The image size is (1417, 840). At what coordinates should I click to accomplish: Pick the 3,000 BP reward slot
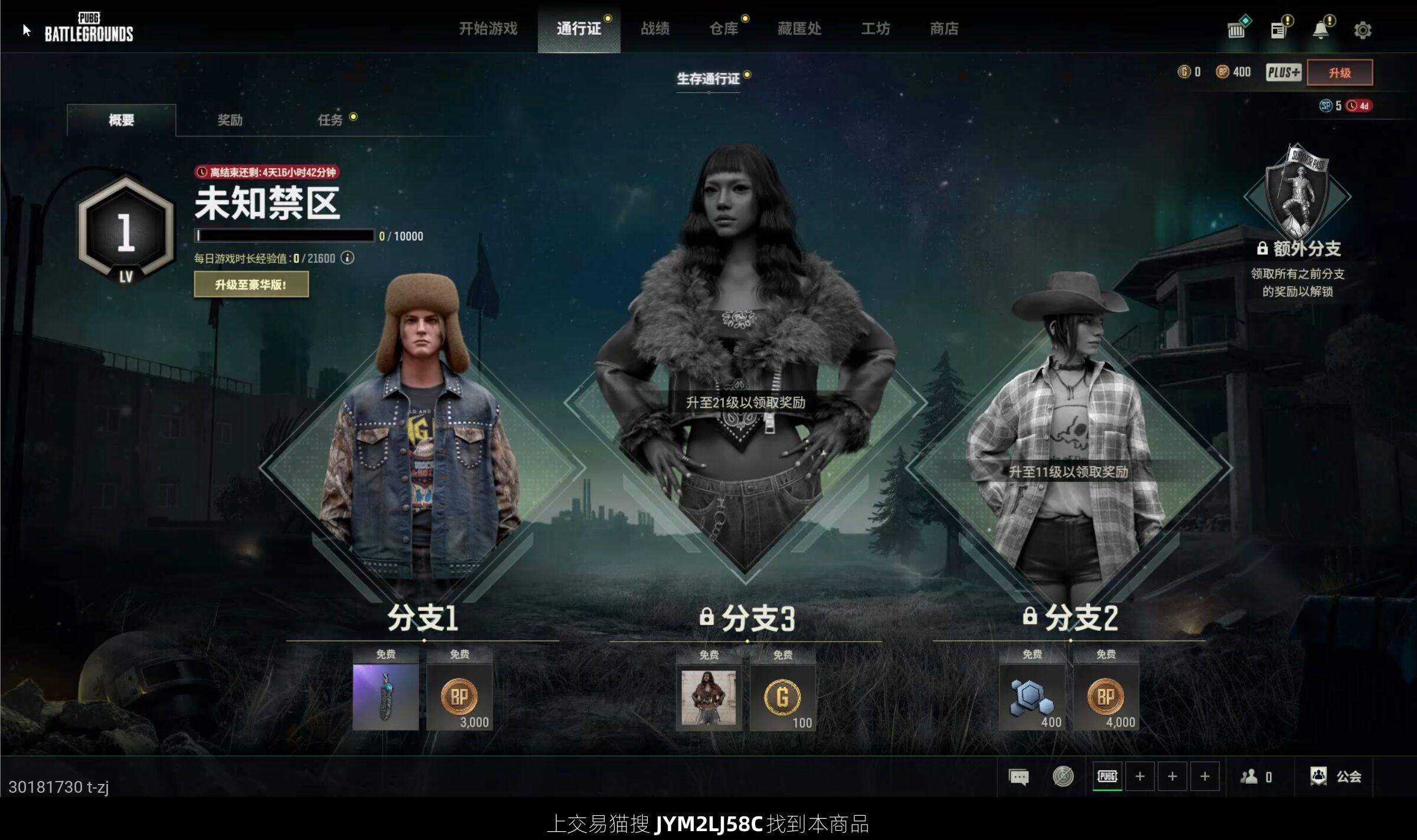459,697
